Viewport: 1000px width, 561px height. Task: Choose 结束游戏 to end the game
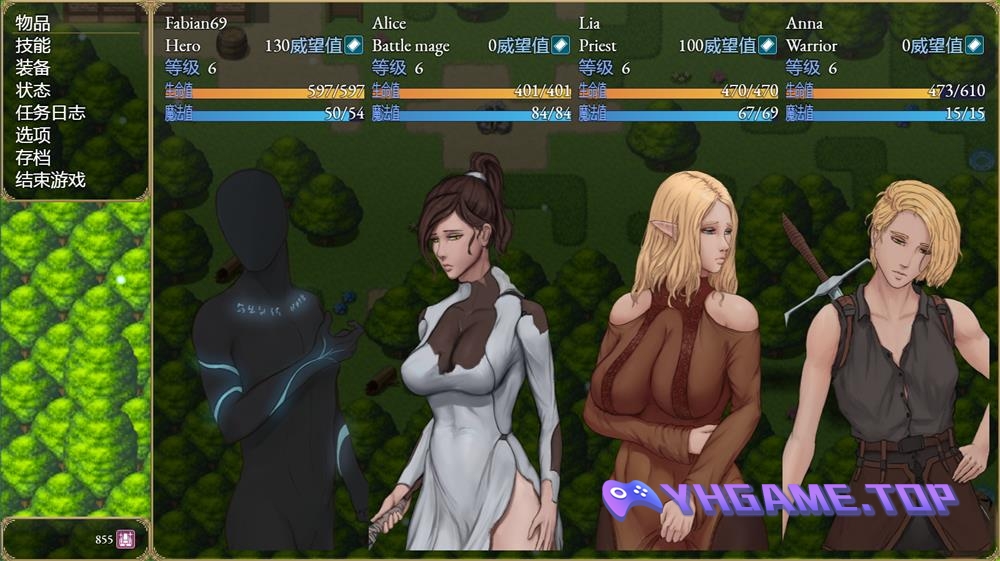point(50,180)
